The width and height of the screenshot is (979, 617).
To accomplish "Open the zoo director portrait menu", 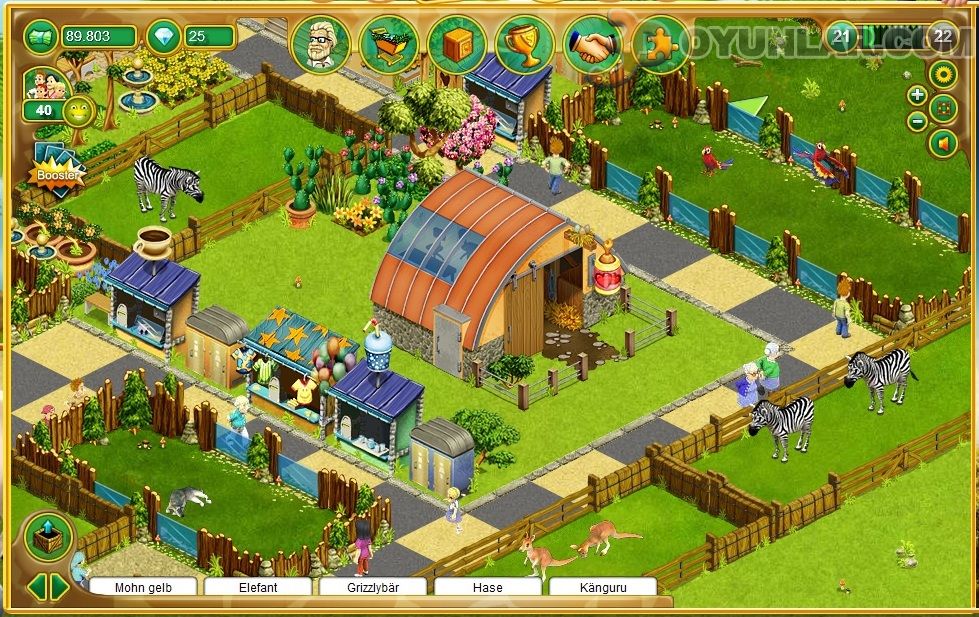I will pyautogui.click(x=320, y=44).
